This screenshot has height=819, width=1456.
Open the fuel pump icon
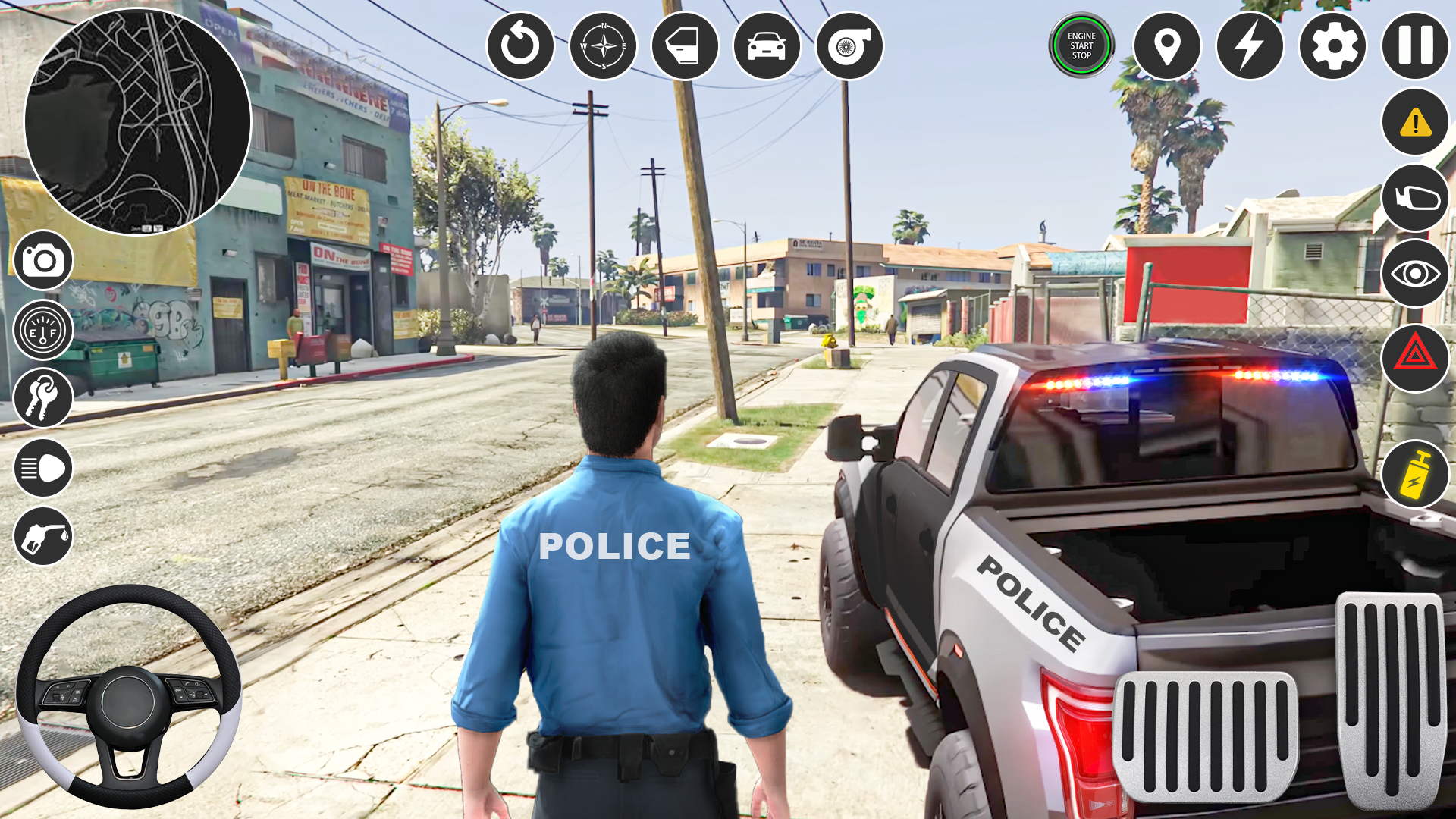(43, 536)
